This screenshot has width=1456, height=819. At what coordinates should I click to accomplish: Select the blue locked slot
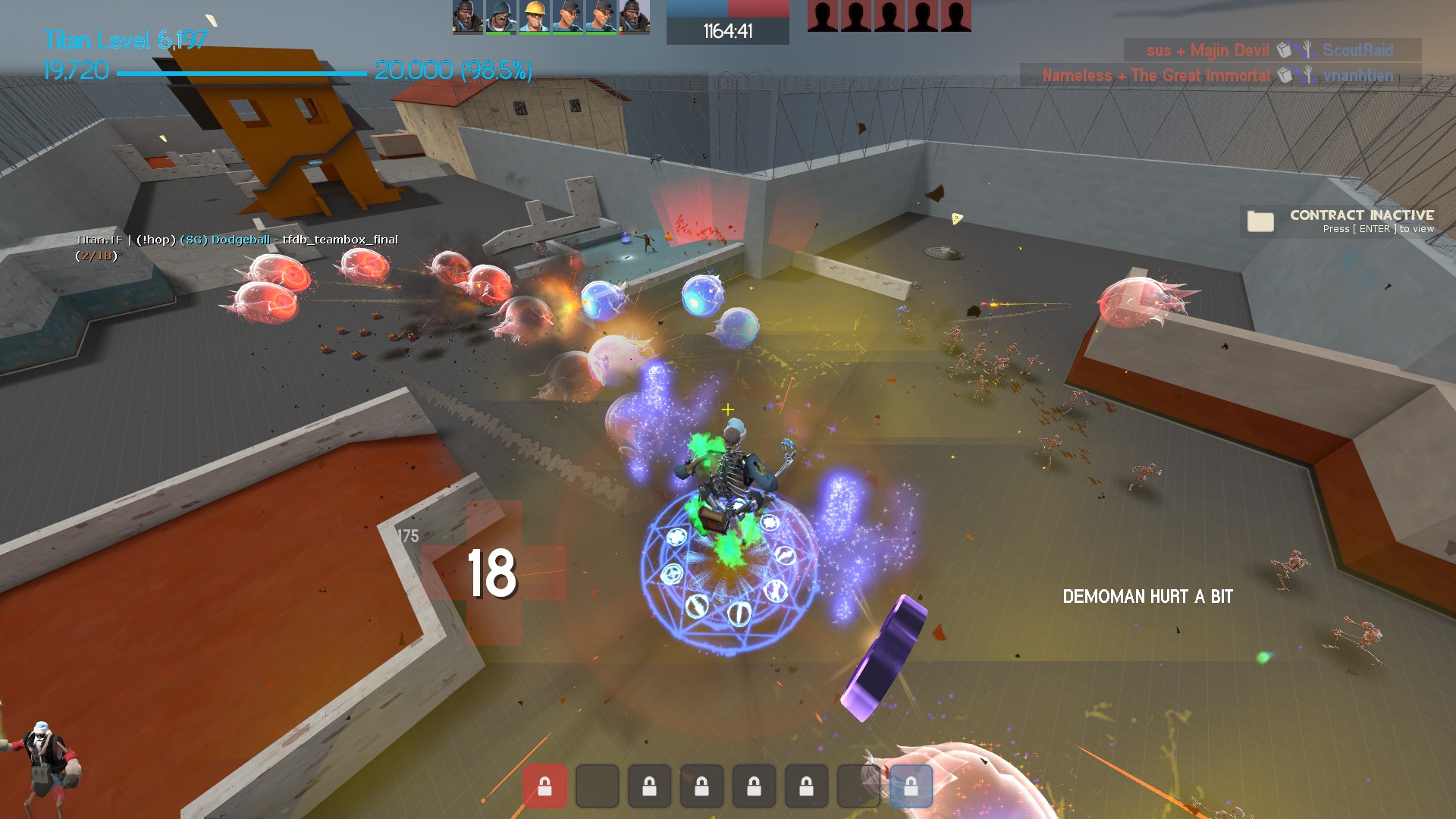(910, 786)
